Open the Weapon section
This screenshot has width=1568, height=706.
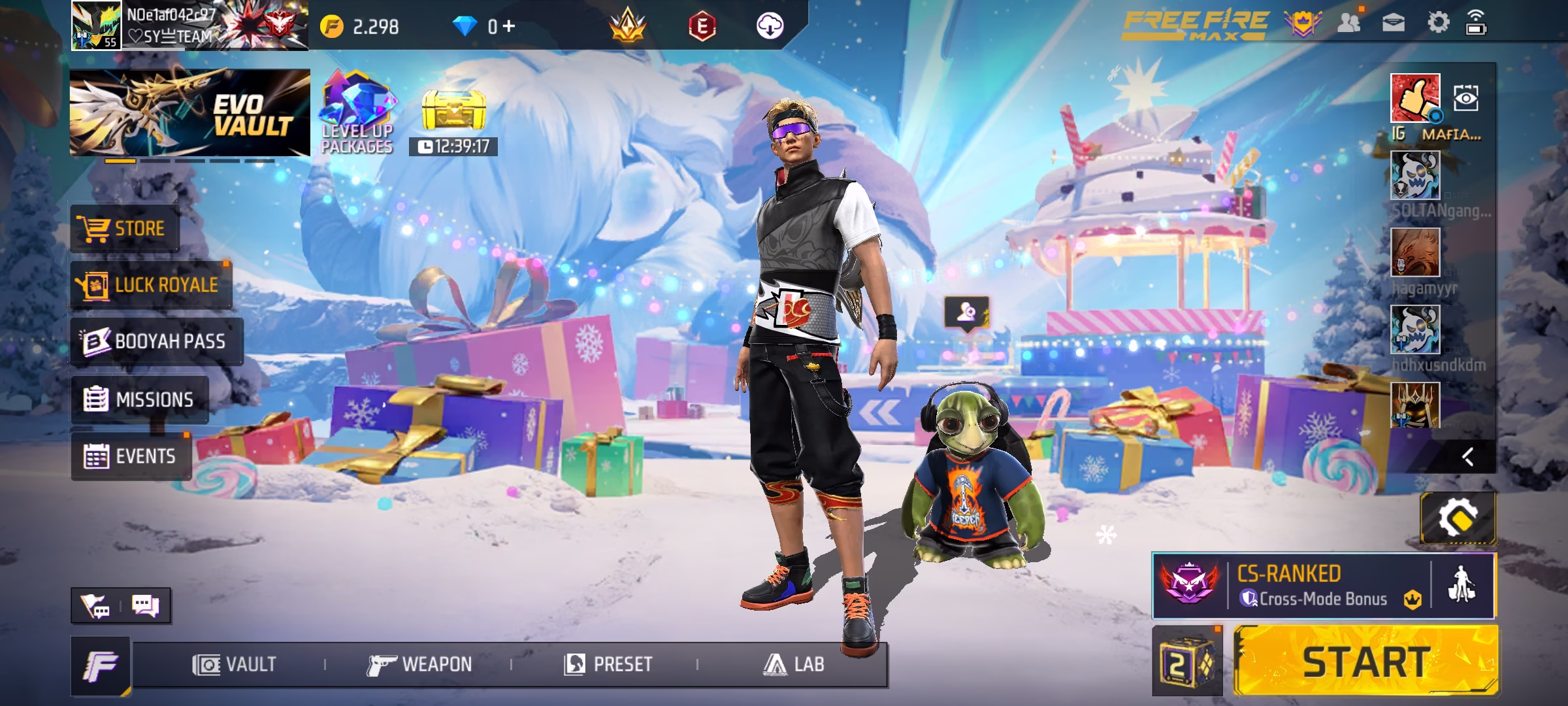419,665
